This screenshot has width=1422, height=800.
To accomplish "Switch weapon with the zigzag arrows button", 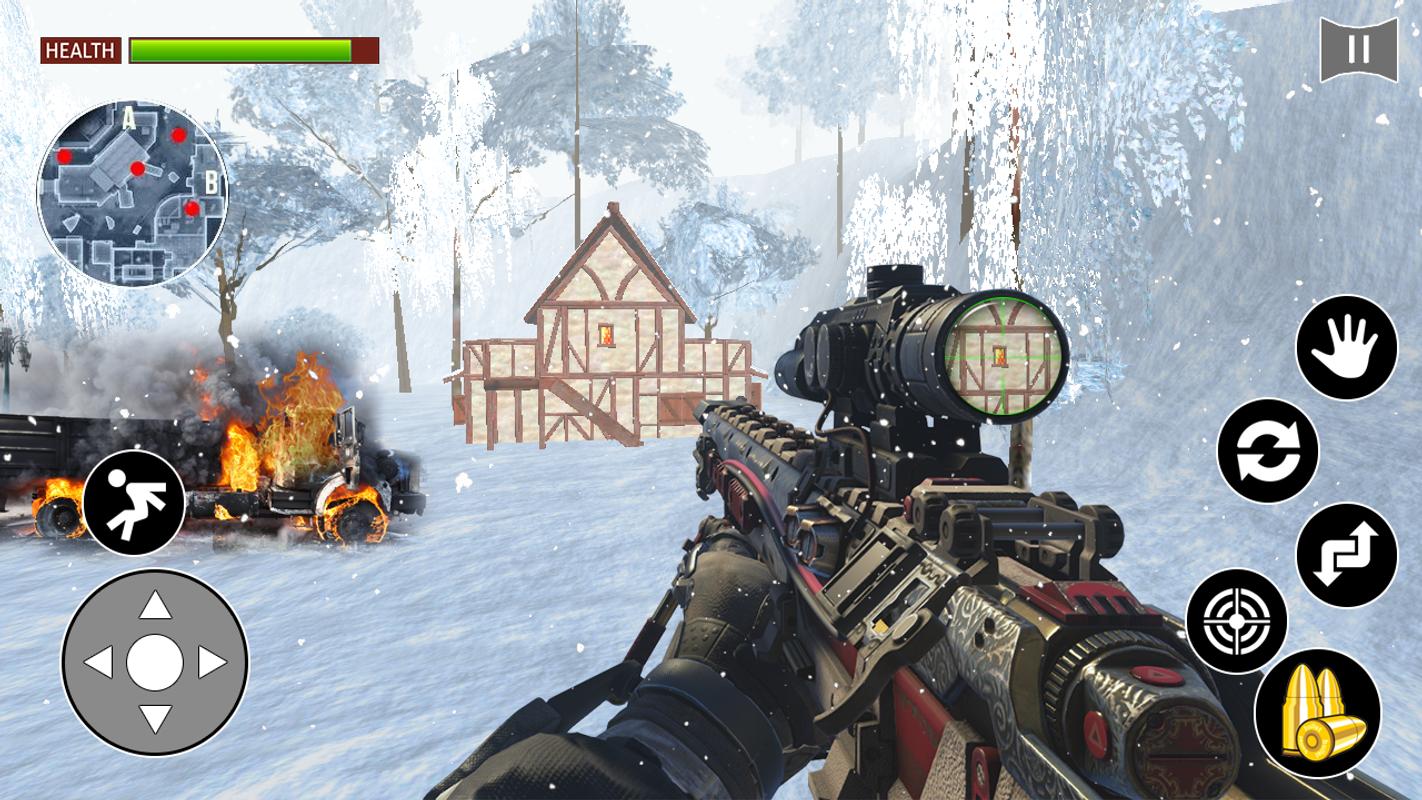I will tap(1346, 555).
